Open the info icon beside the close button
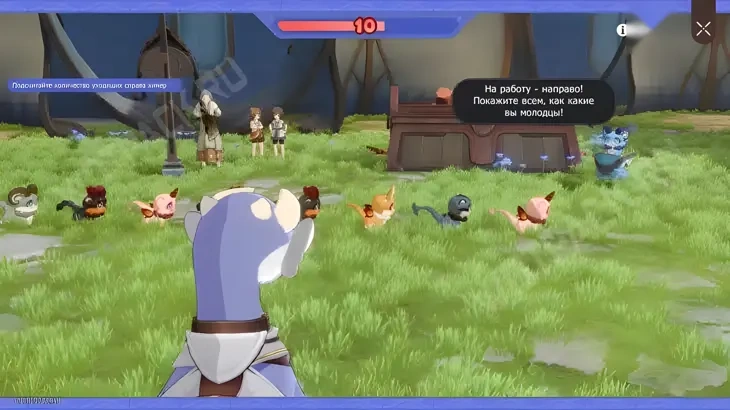The width and height of the screenshot is (730, 410). click(x=622, y=30)
